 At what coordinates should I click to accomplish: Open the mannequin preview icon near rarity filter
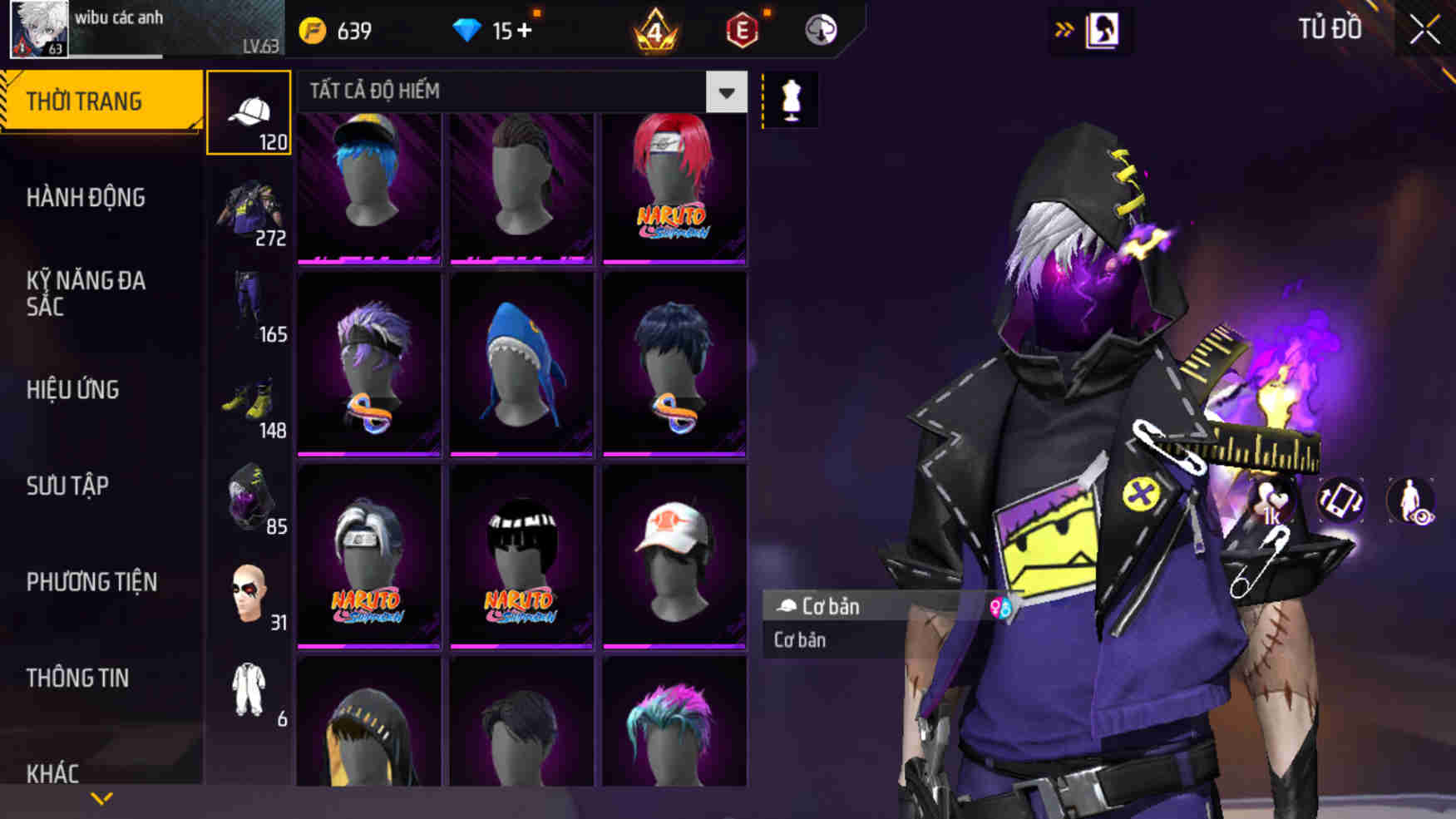click(x=792, y=96)
